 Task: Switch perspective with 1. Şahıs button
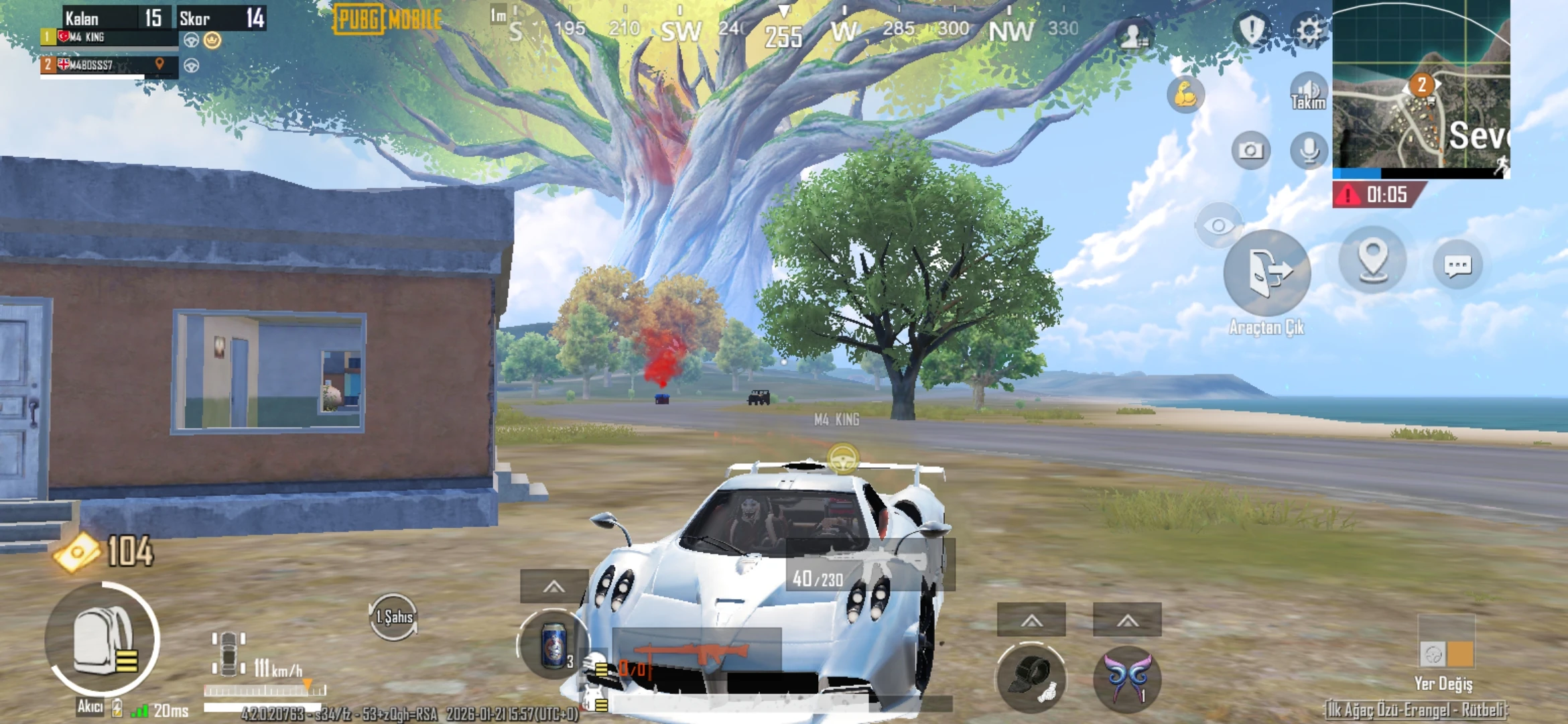click(x=393, y=617)
